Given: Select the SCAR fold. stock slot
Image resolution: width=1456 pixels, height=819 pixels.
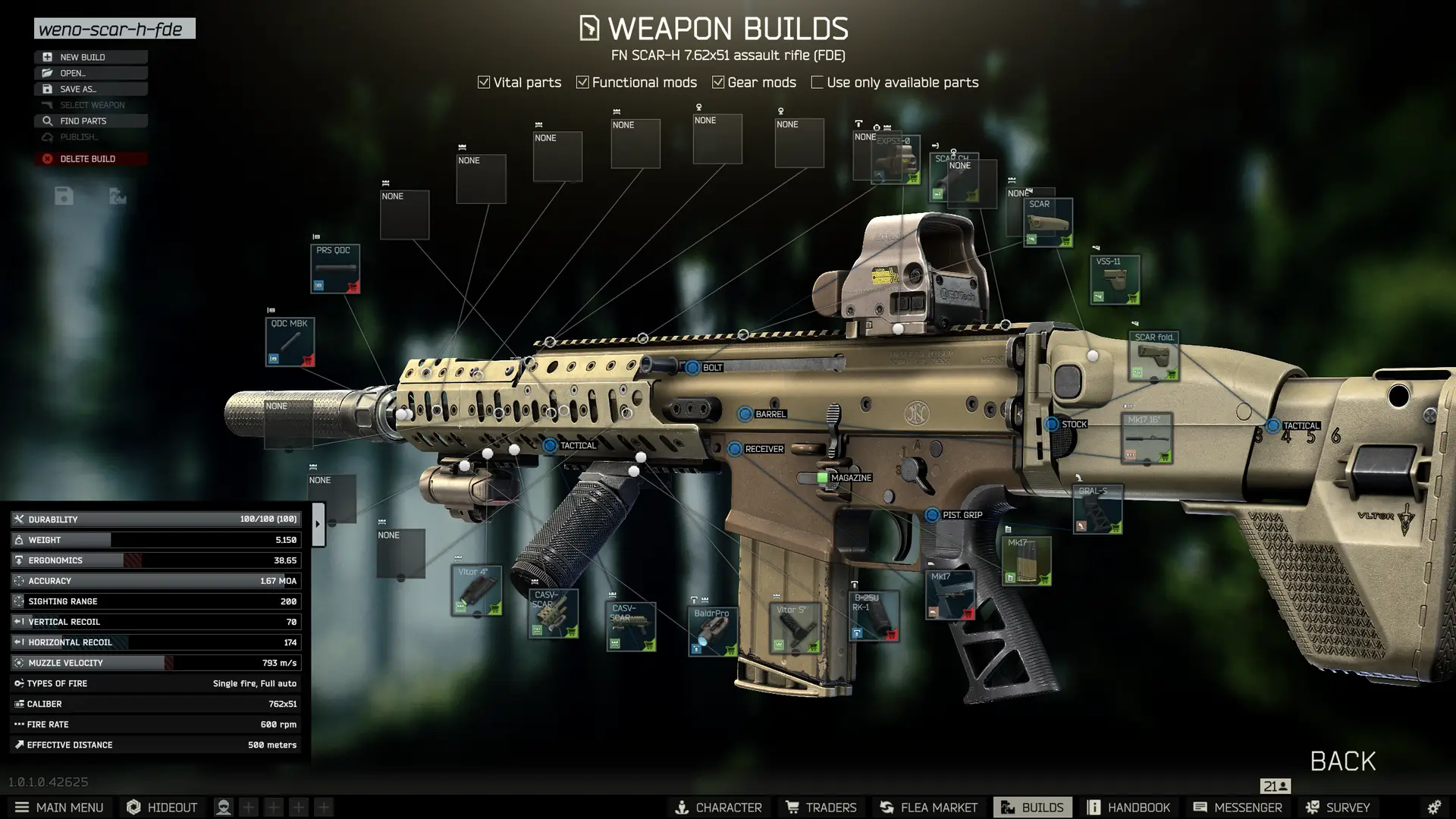Looking at the screenshot, I should coord(1153,356).
